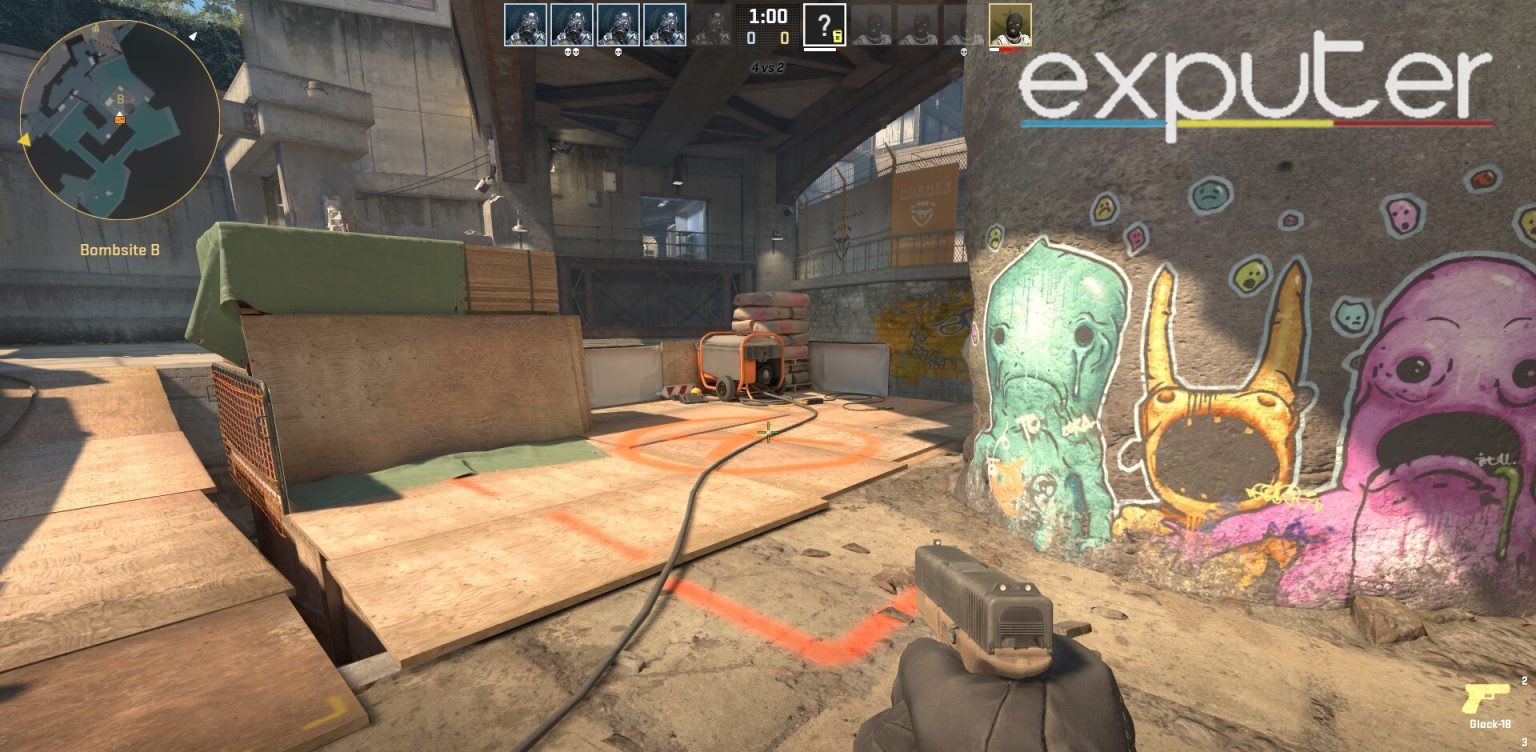Select the Glock-18 weapon icon

click(1486, 698)
